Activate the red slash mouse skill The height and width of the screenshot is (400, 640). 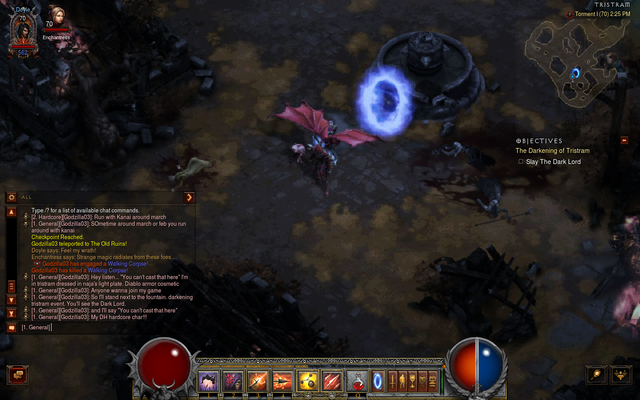[331, 380]
